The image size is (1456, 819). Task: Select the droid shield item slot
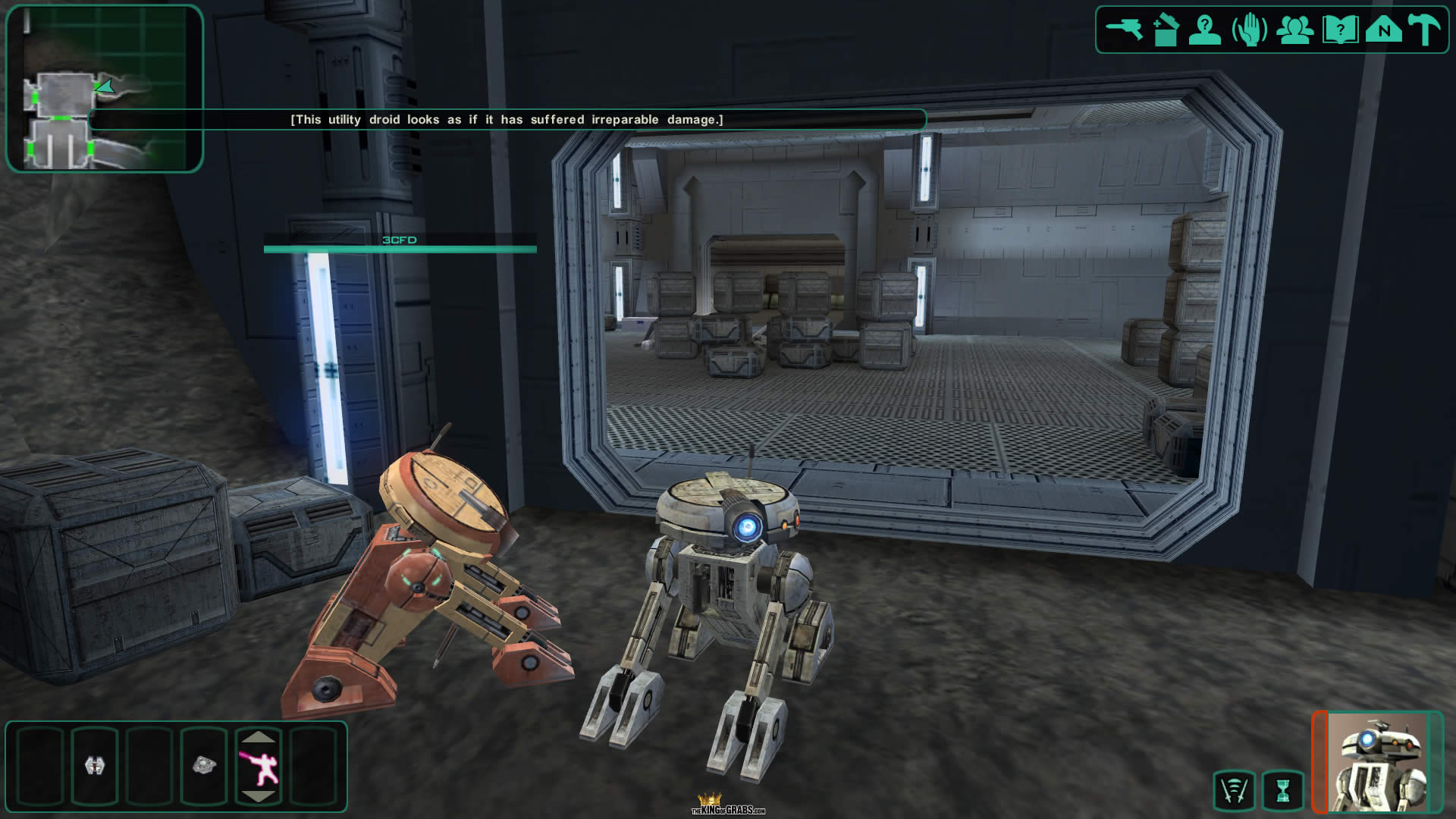(94, 766)
